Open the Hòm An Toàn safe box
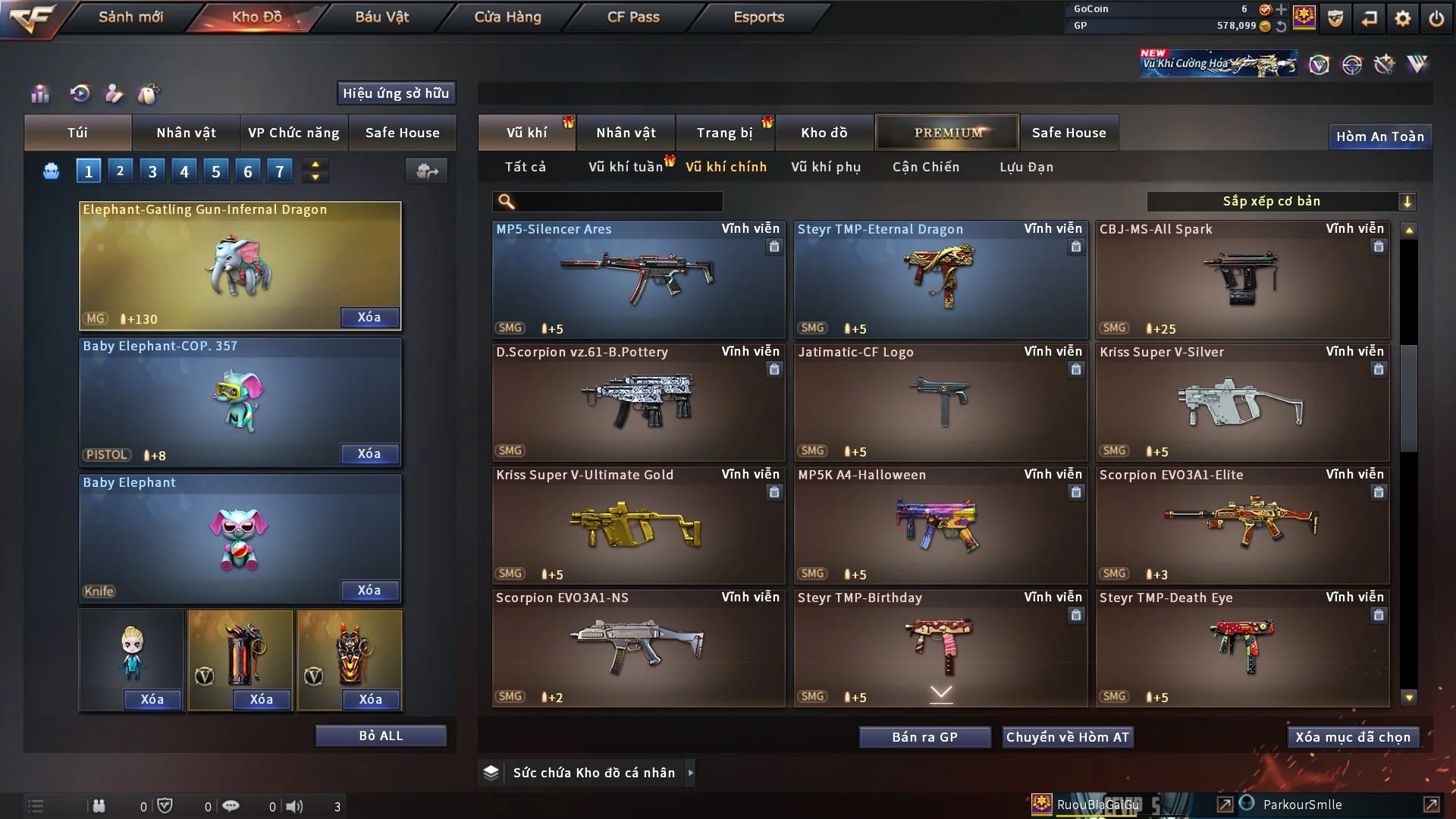 (1379, 136)
